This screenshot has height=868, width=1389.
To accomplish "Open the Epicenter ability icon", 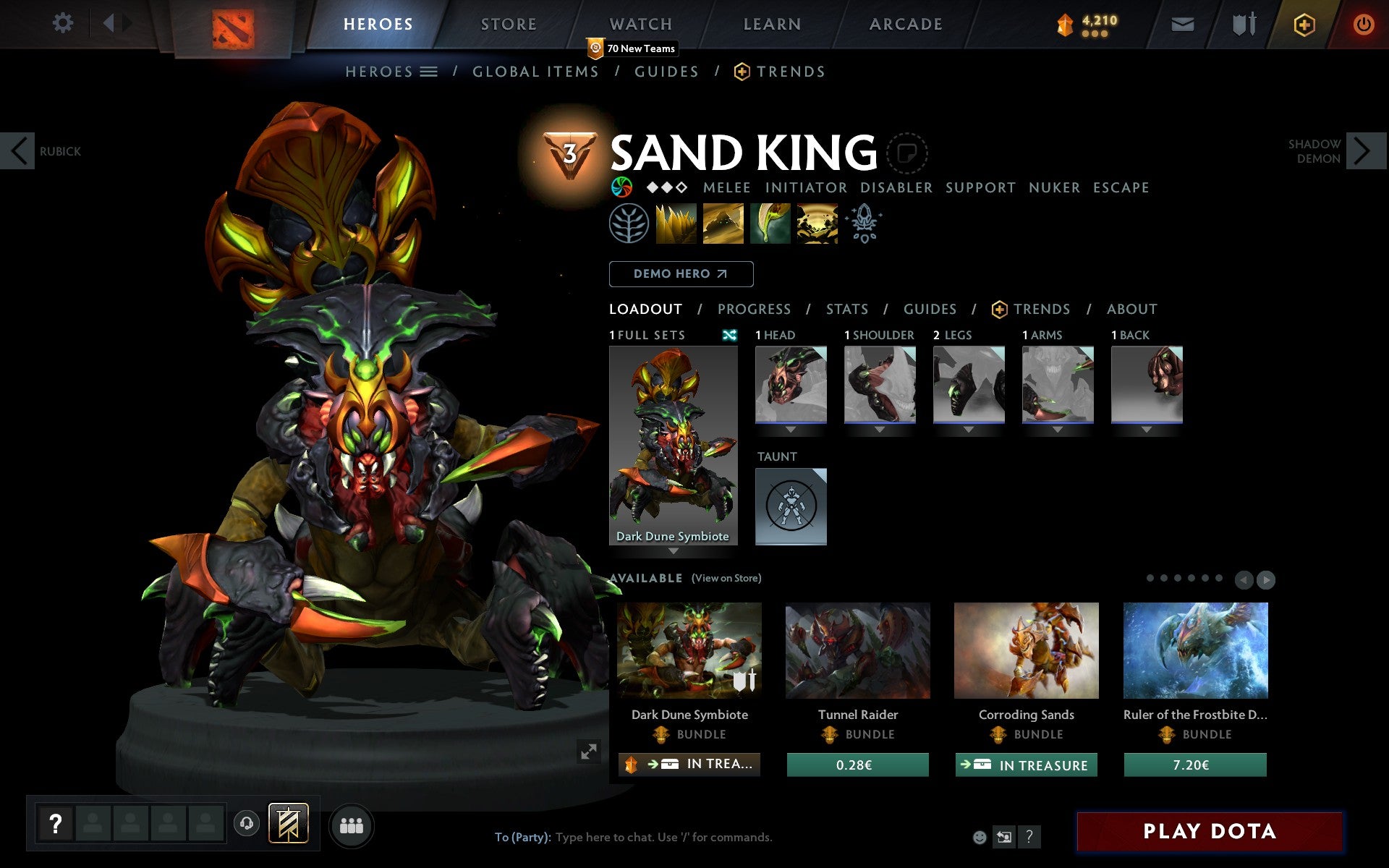I will (x=816, y=224).
